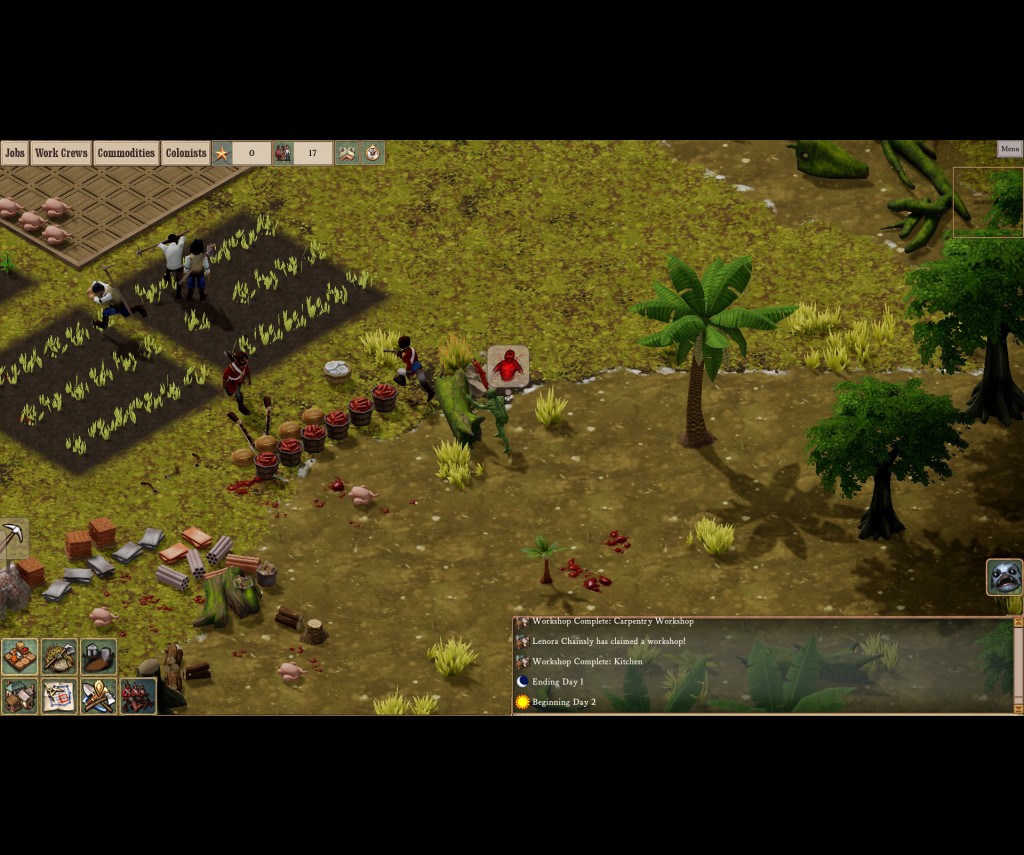Click the sea creature alert icon
Screen dimensions: 1024x855
click(x=1004, y=577)
